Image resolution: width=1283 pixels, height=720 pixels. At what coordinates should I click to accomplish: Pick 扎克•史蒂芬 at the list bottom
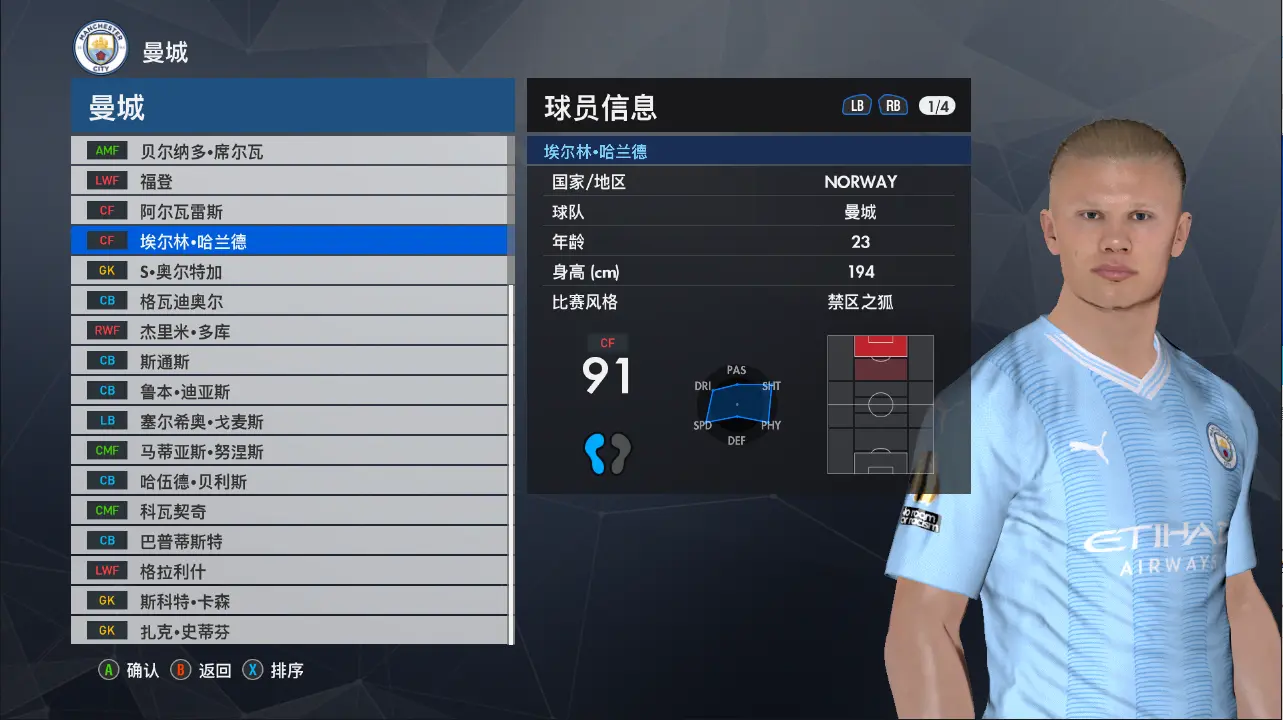[289, 631]
